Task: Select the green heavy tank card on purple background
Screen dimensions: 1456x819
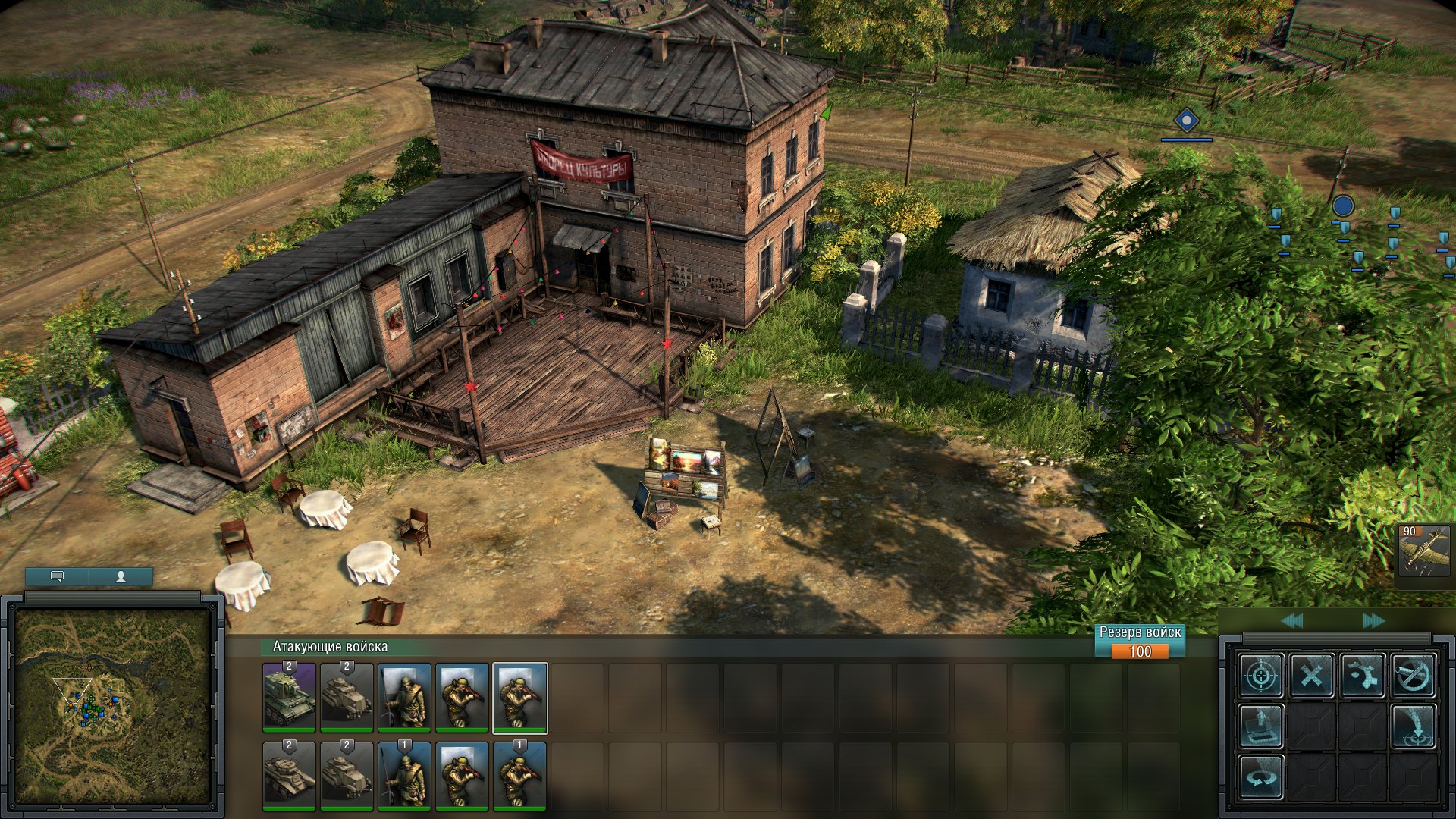Action: point(289,697)
